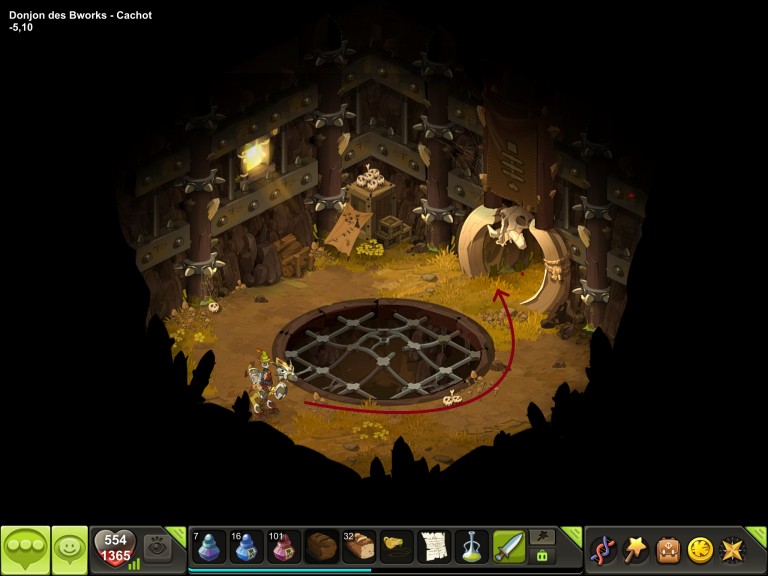Use the pink potion with count 101
The height and width of the screenshot is (576, 768).
tap(284, 547)
